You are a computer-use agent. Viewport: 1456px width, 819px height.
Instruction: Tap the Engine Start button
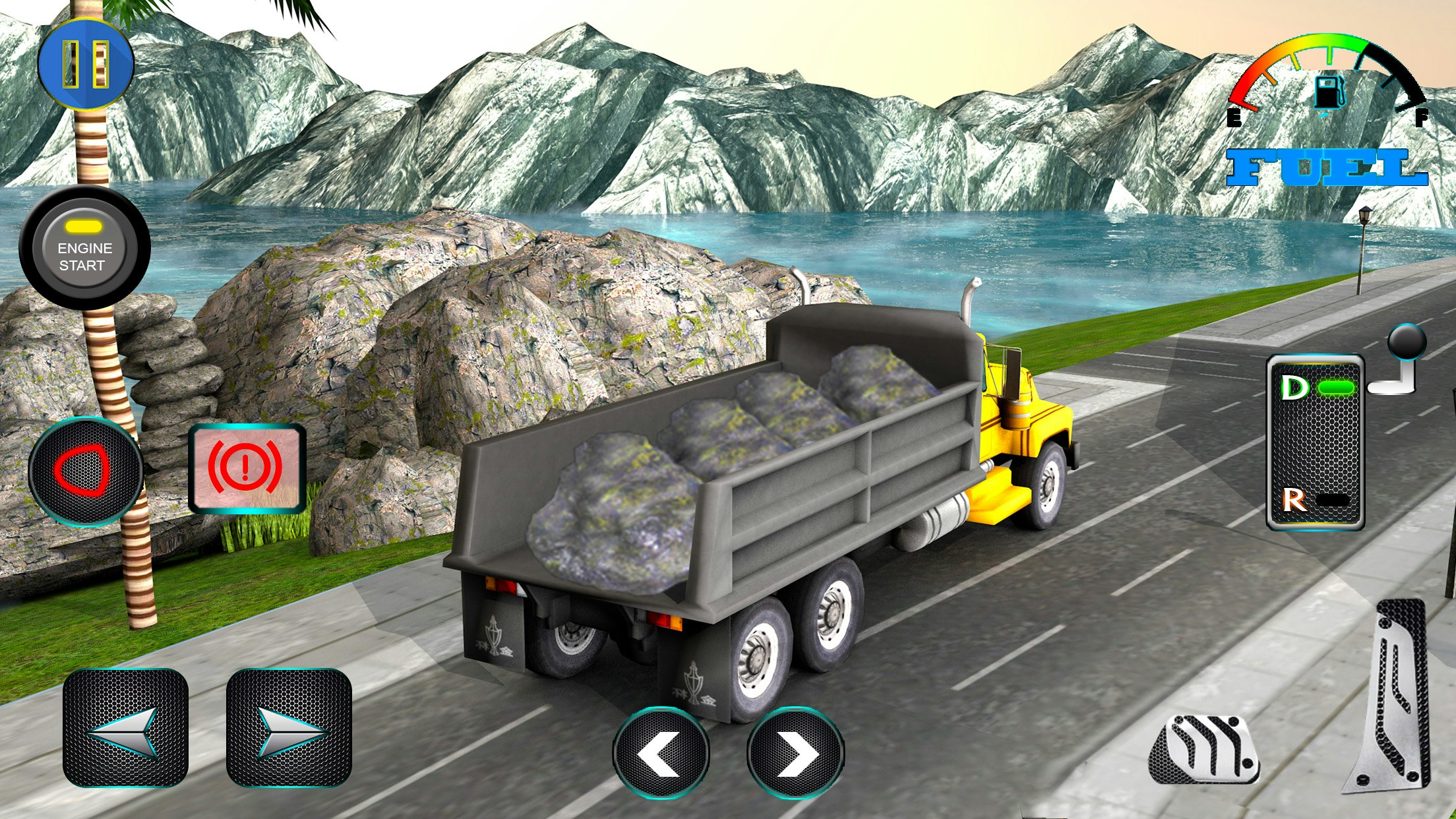coord(84,248)
